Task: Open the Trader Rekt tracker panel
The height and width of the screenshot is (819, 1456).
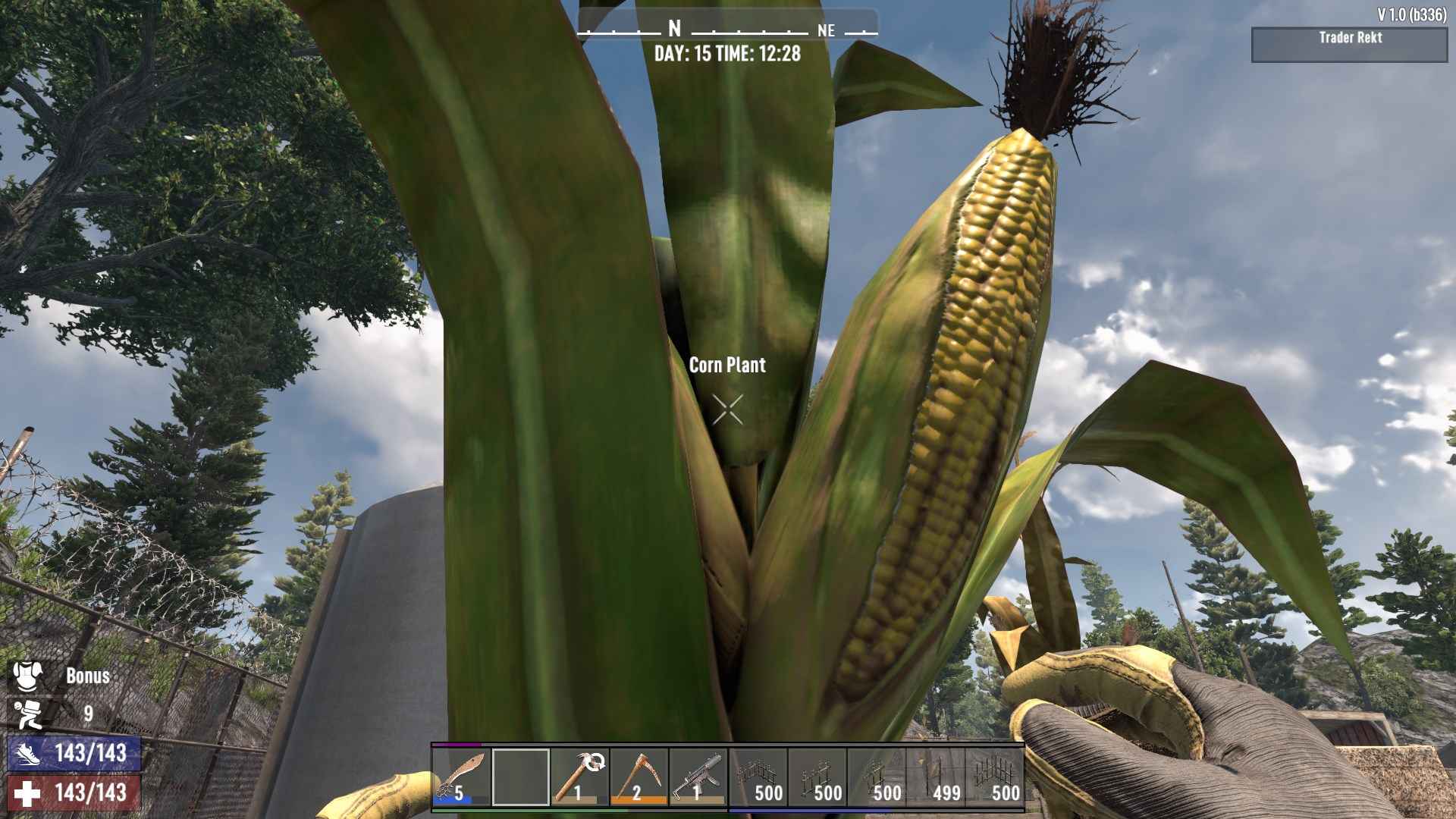Action: (1349, 45)
